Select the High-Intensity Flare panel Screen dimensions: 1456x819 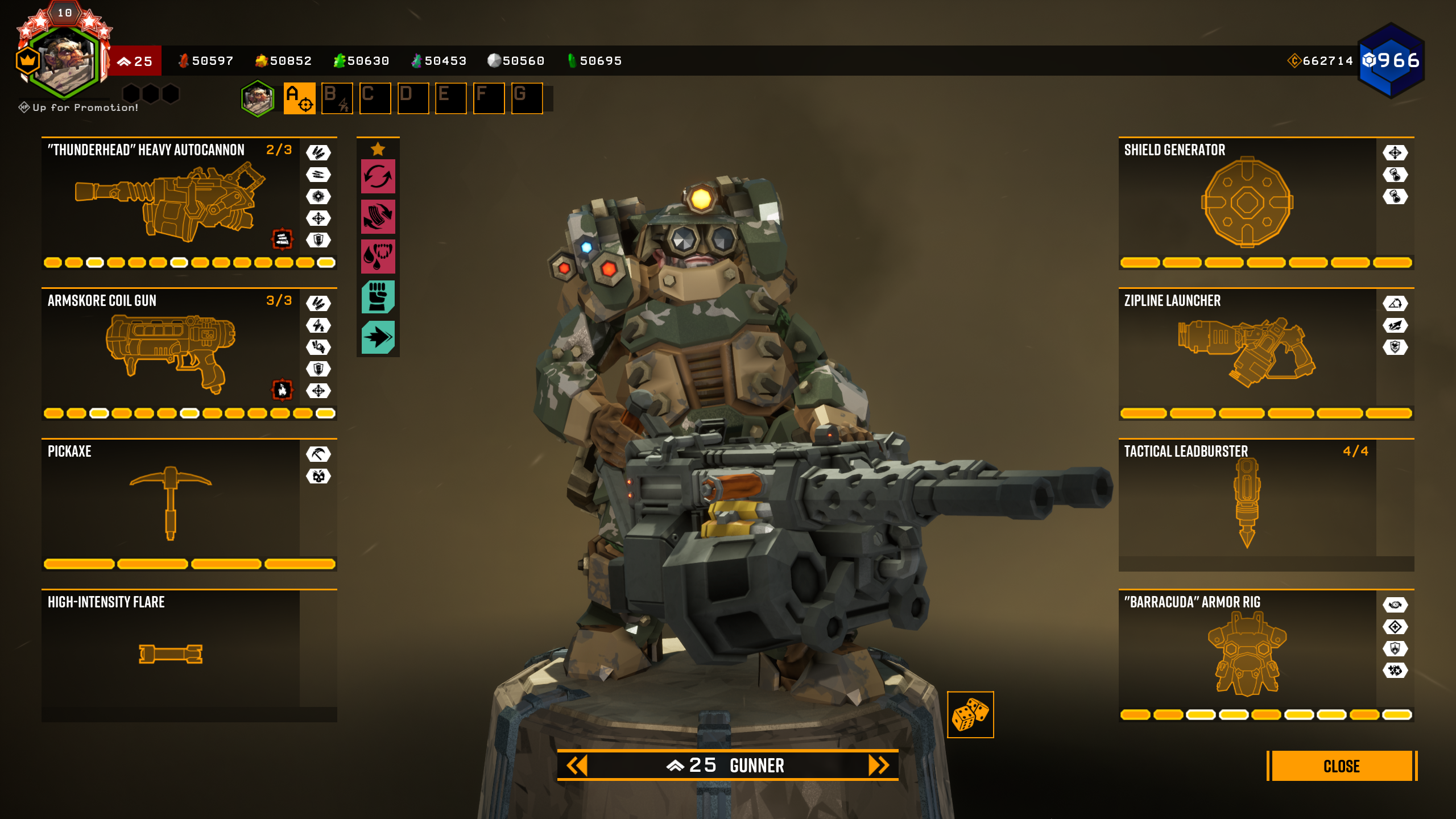pos(171,654)
